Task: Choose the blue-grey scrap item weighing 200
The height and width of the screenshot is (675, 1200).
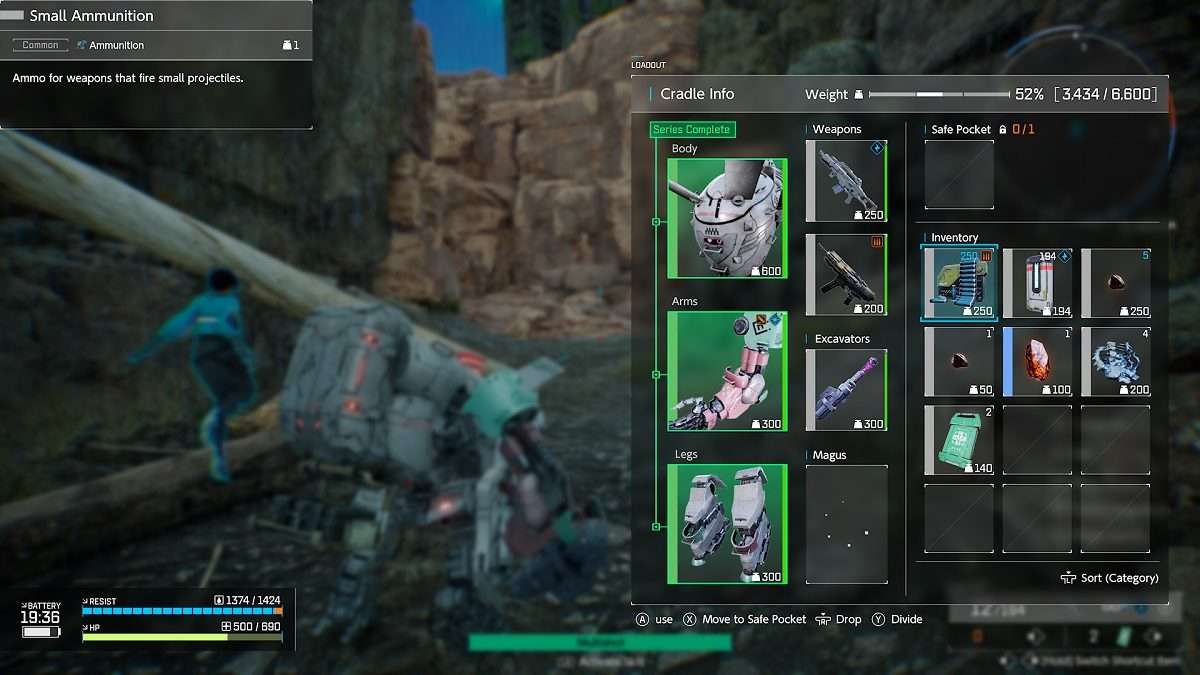Action: point(1115,362)
